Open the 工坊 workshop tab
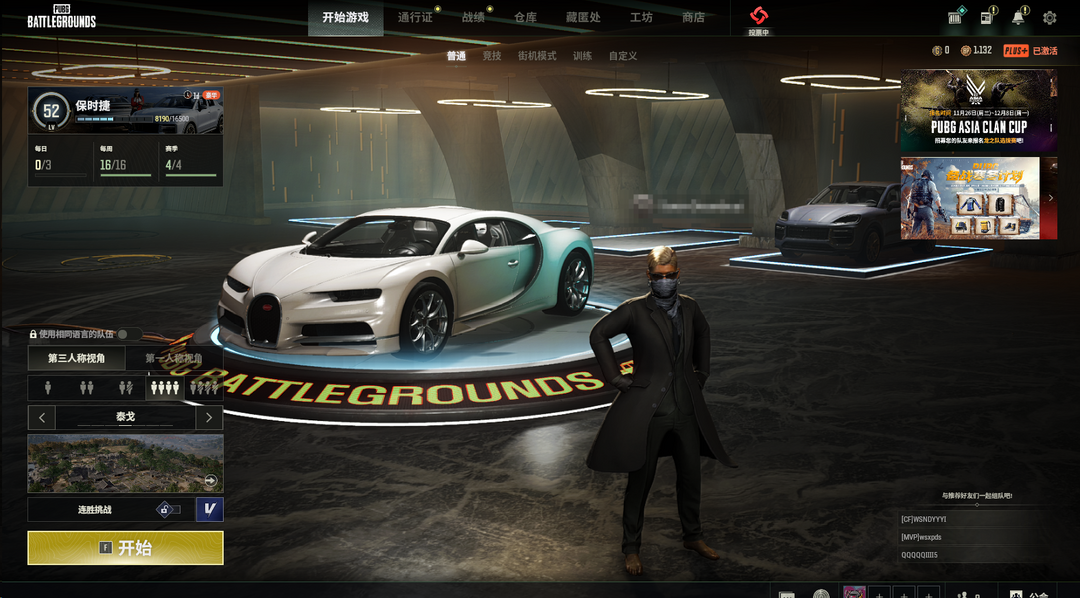The height and width of the screenshot is (598, 1080). [x=641, y=17]
